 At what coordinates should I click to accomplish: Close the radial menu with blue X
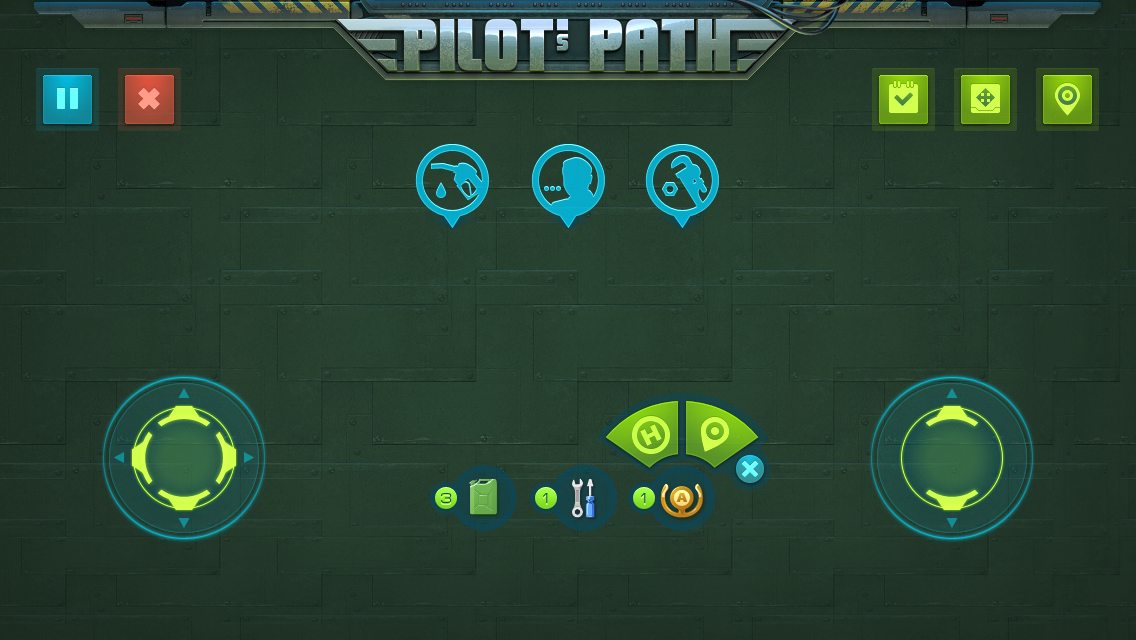pyautogui.click(x=750, y=469)
